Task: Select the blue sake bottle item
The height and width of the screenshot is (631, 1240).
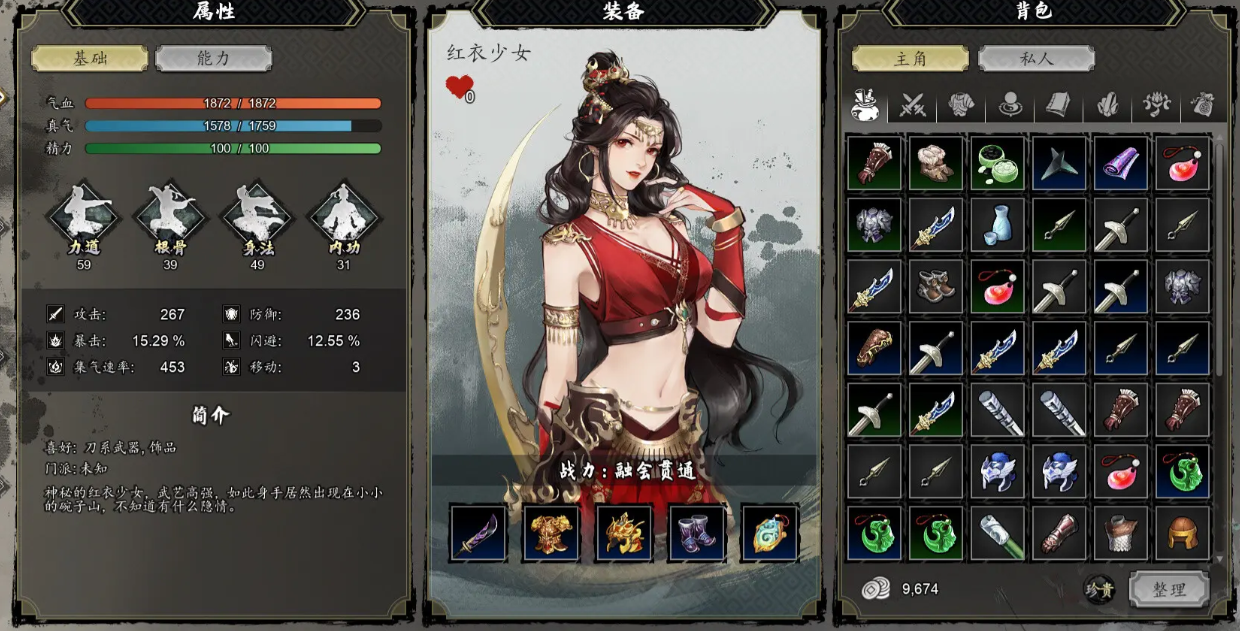Action: coord(997,225)
